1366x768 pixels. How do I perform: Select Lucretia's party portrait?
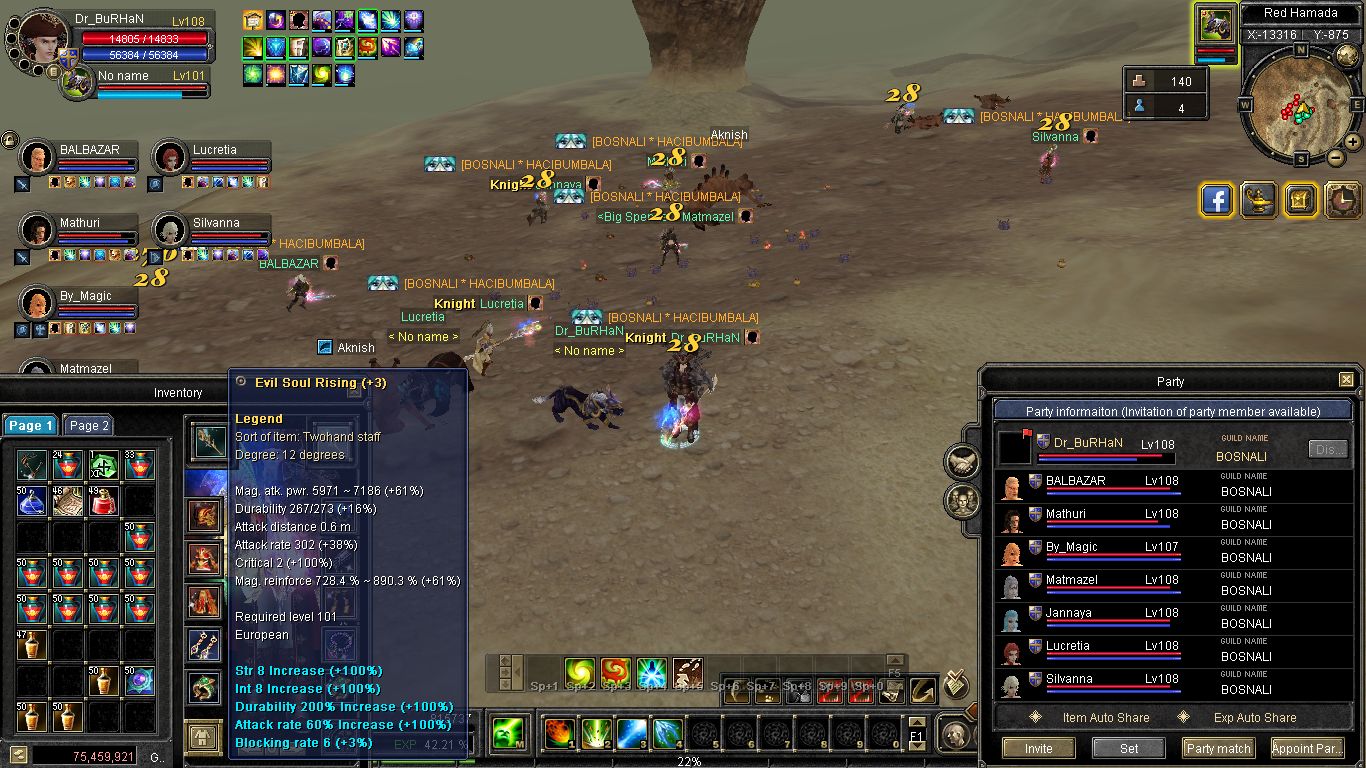[x=170, y=158]
